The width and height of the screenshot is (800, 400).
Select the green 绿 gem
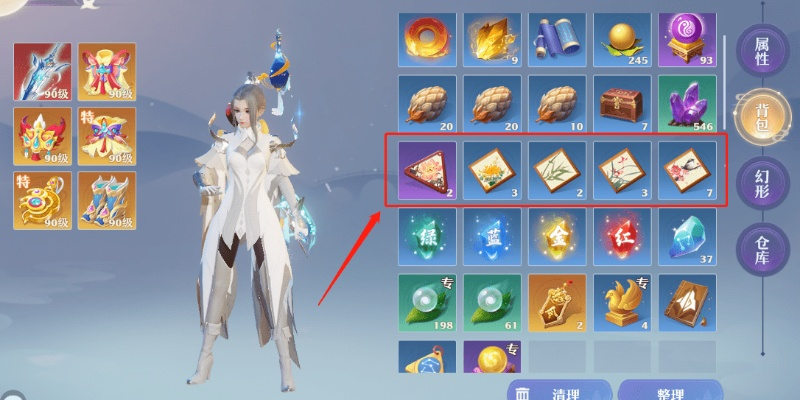(427, 236)
